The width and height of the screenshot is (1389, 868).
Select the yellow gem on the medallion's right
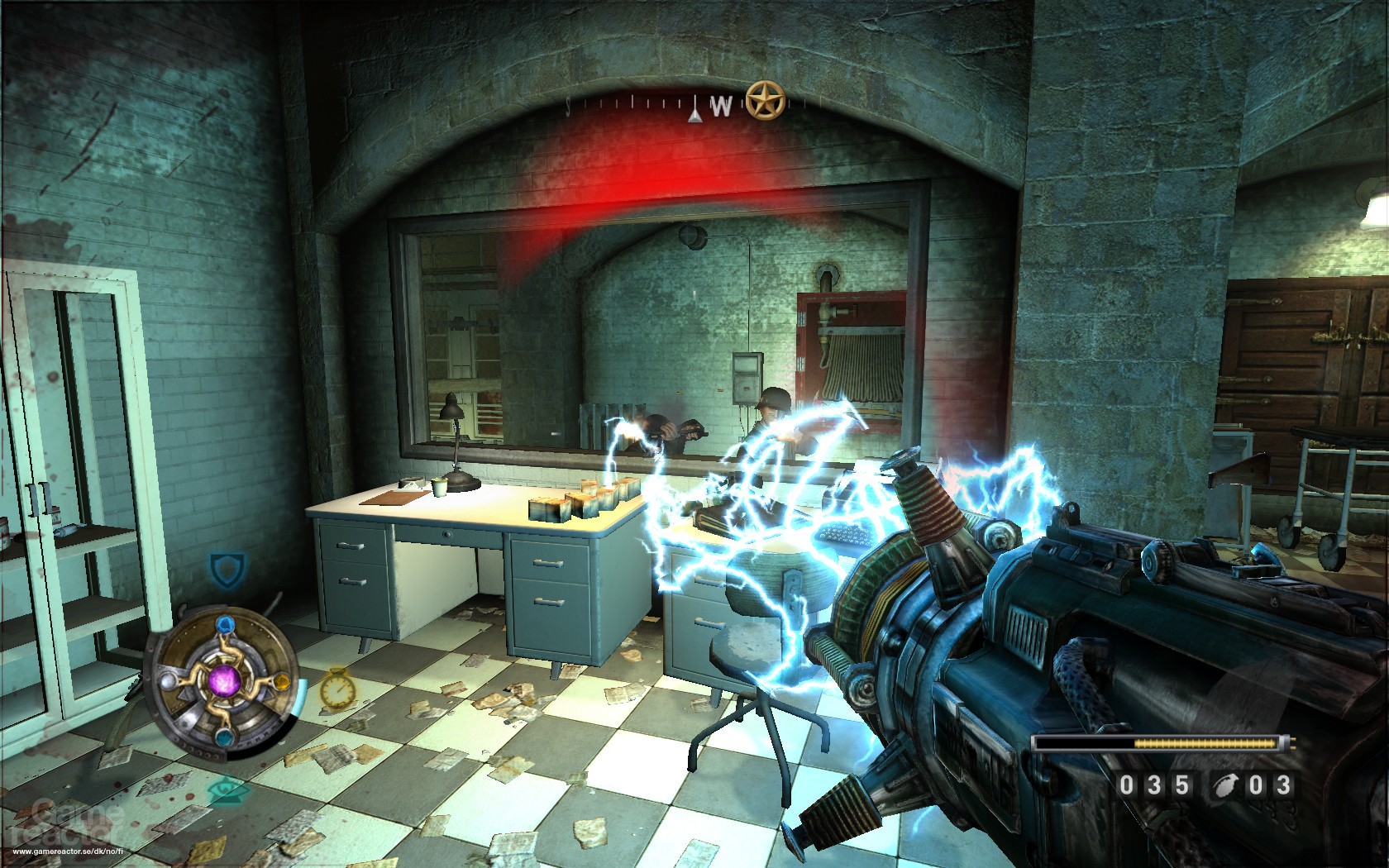(x=281, y=683)
